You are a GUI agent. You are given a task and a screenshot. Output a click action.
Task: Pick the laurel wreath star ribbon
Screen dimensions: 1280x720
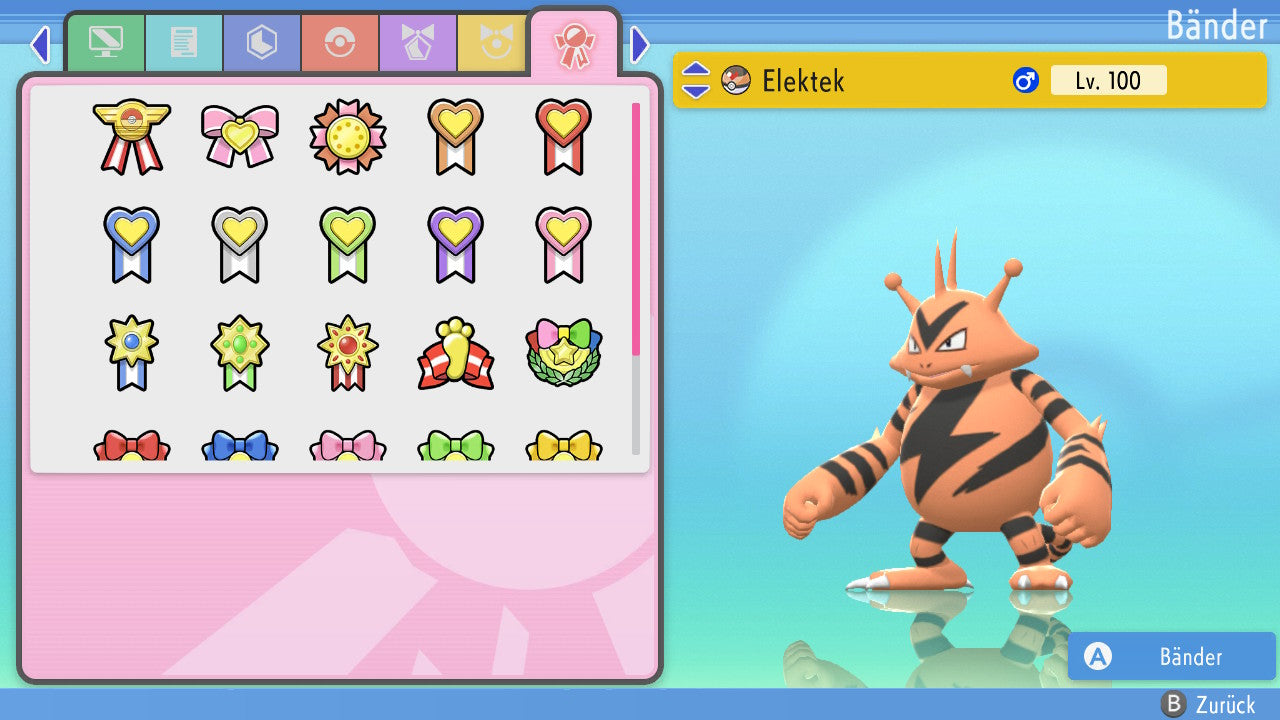click(564, 354)
